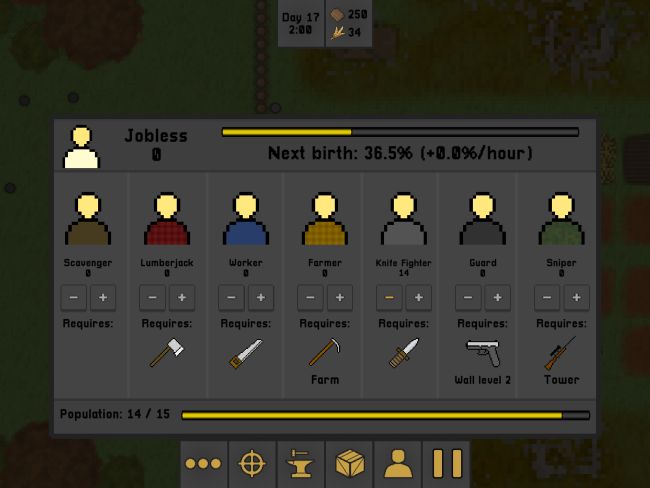Toggle the population jobs panel
This screenshot has height=488, width=650.
coord(399,464)
